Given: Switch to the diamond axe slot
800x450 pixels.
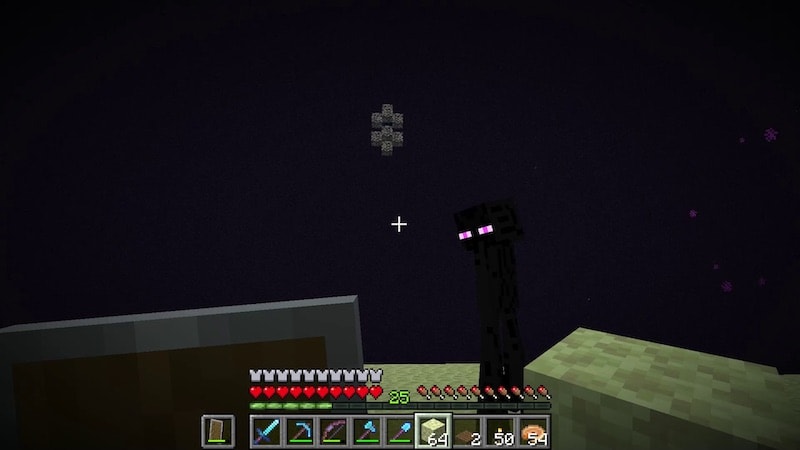Looking at the screenshot, I should click(x=367, y=431).
